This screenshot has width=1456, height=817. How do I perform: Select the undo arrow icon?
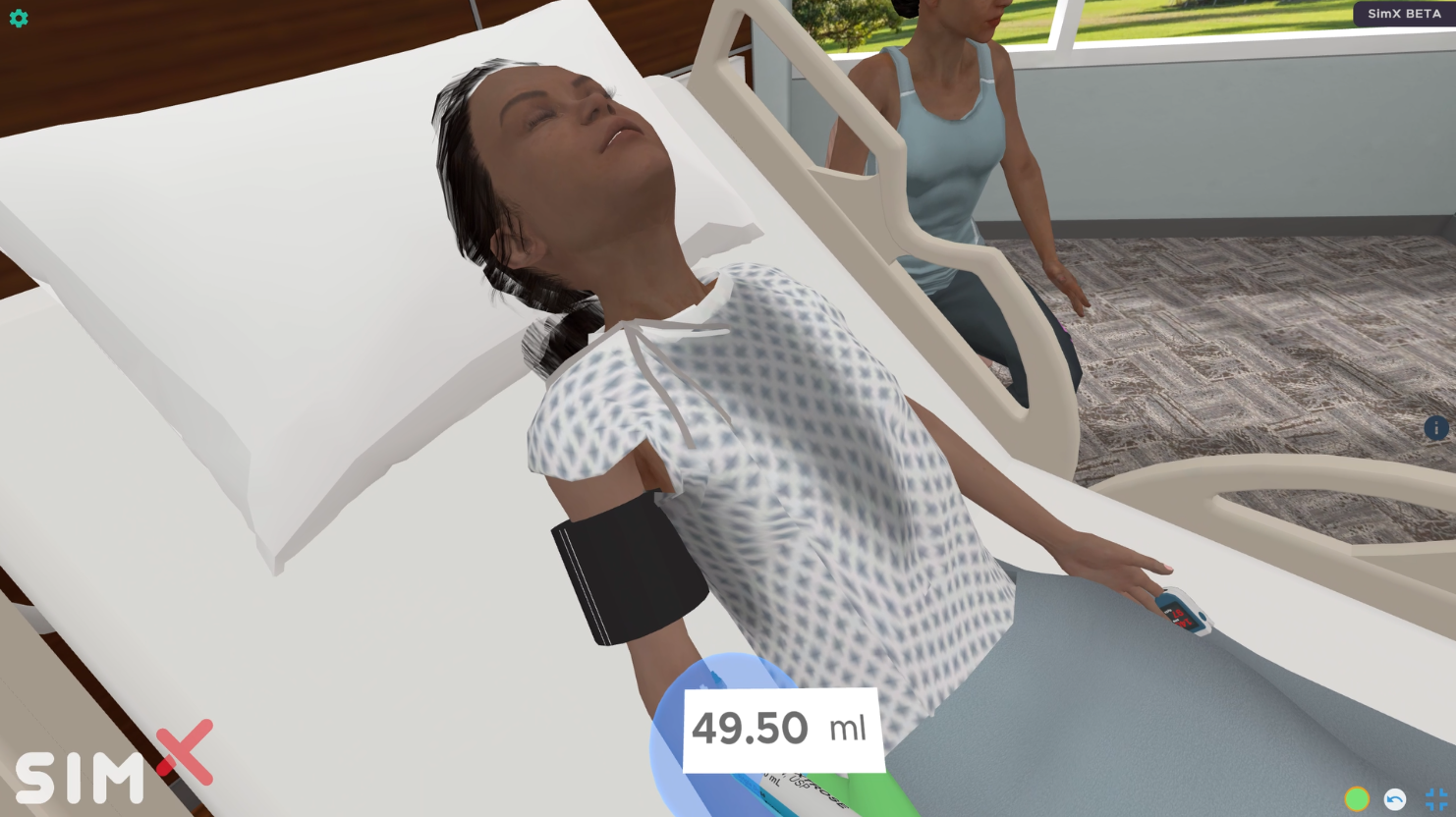tap(1396, 799)
